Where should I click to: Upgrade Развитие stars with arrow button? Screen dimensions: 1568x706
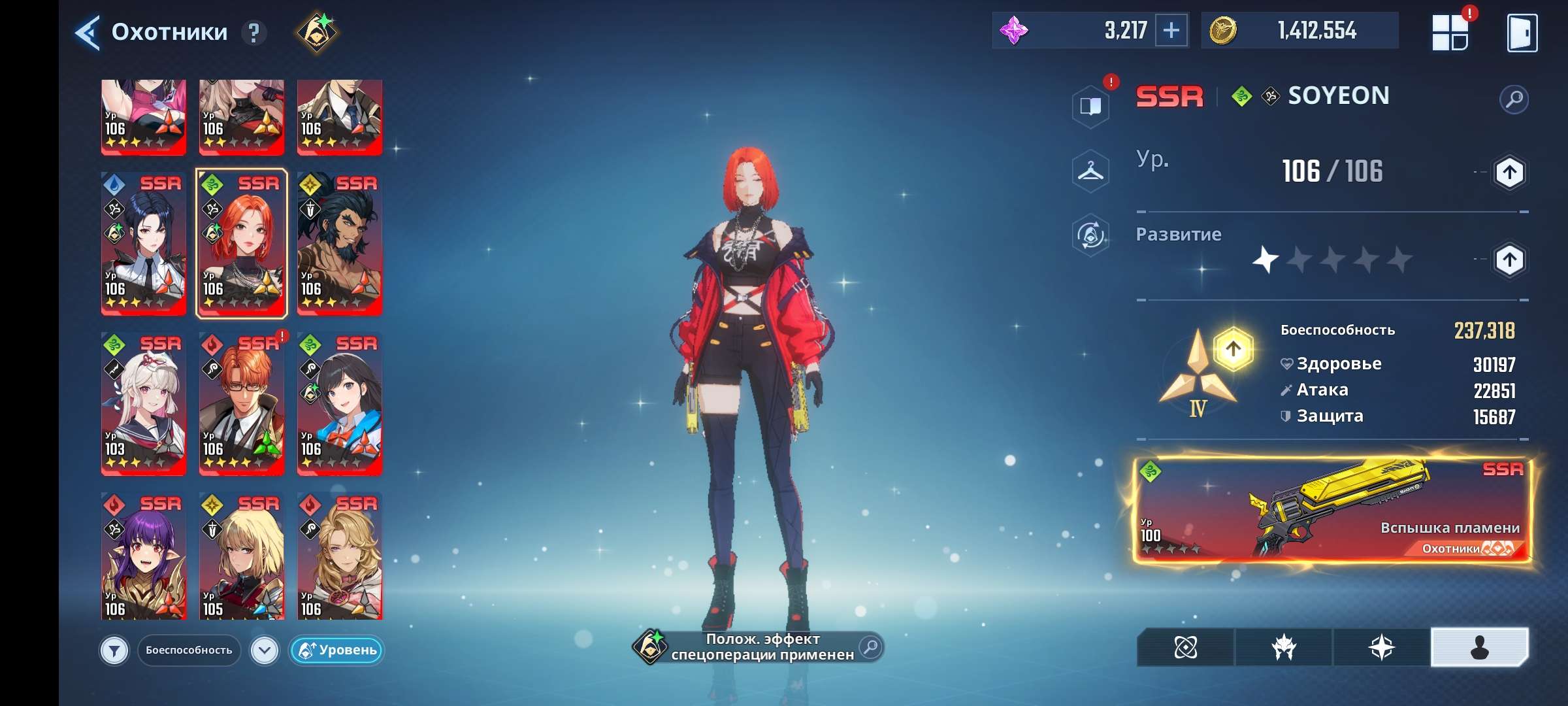(1509, 260)
